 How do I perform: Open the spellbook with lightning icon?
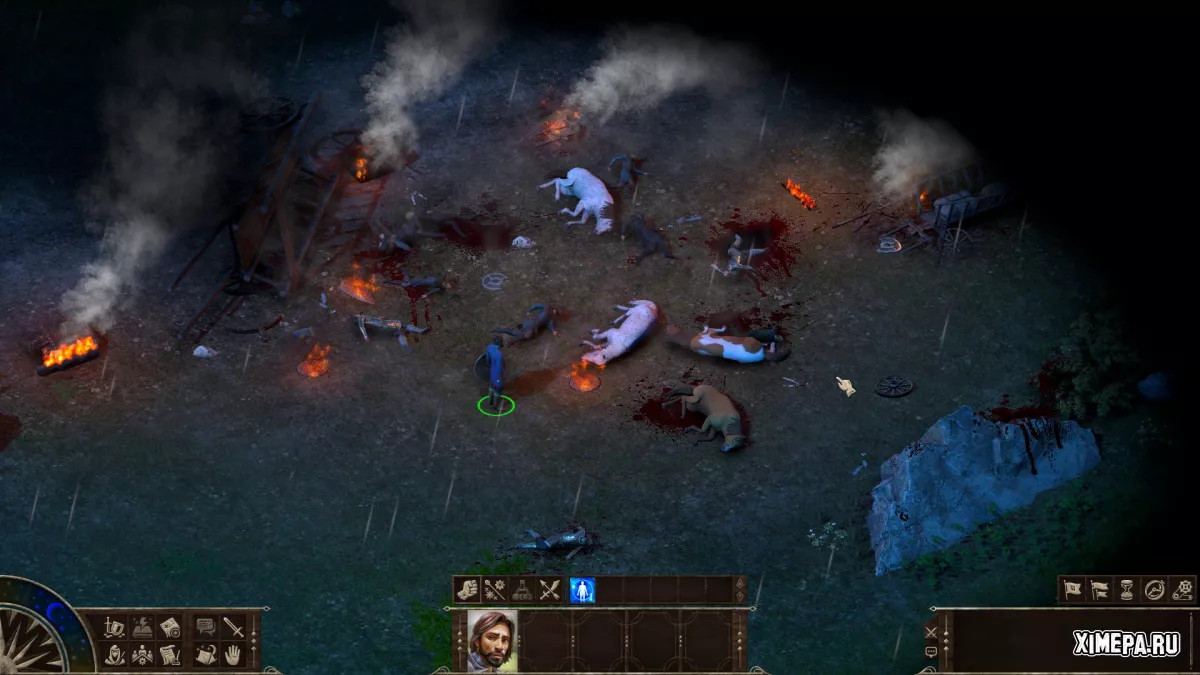[142, 627]
